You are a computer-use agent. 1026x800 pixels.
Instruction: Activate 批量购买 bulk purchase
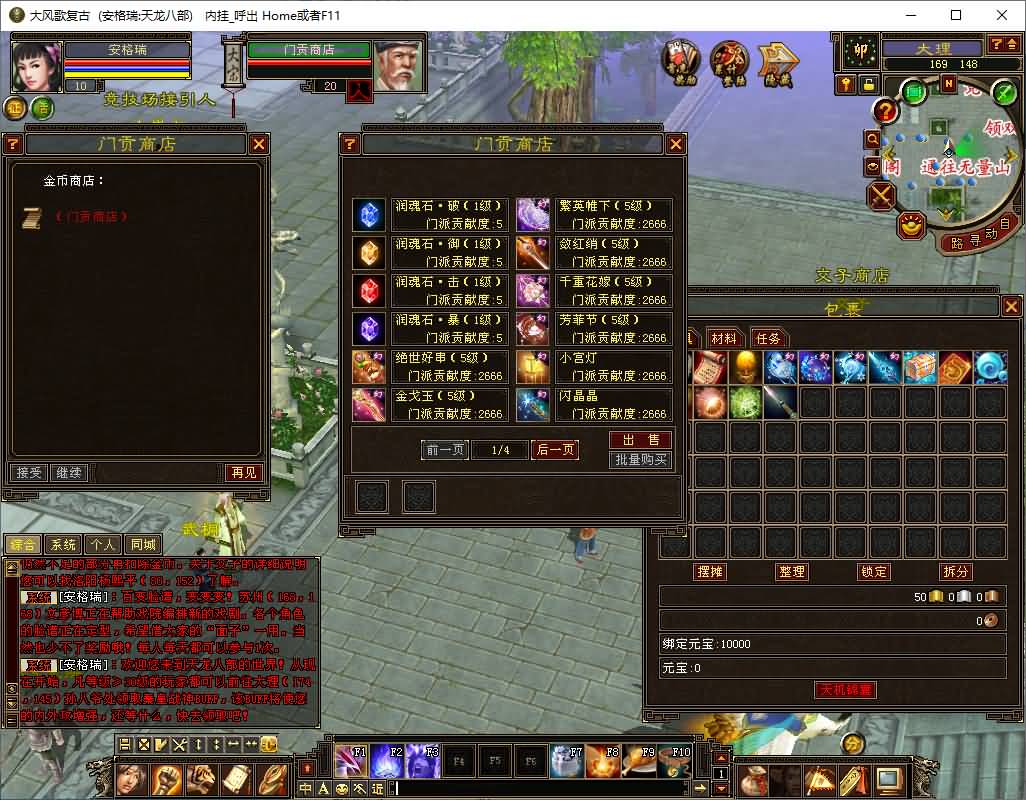(640, 460)
